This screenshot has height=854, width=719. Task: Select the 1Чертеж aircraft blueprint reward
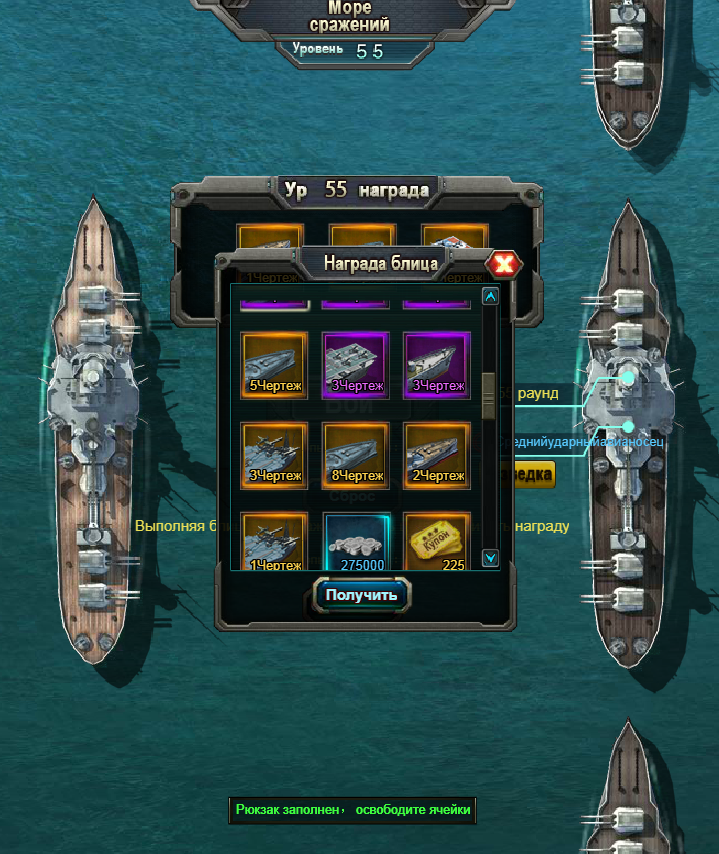[x=274, y=542]
